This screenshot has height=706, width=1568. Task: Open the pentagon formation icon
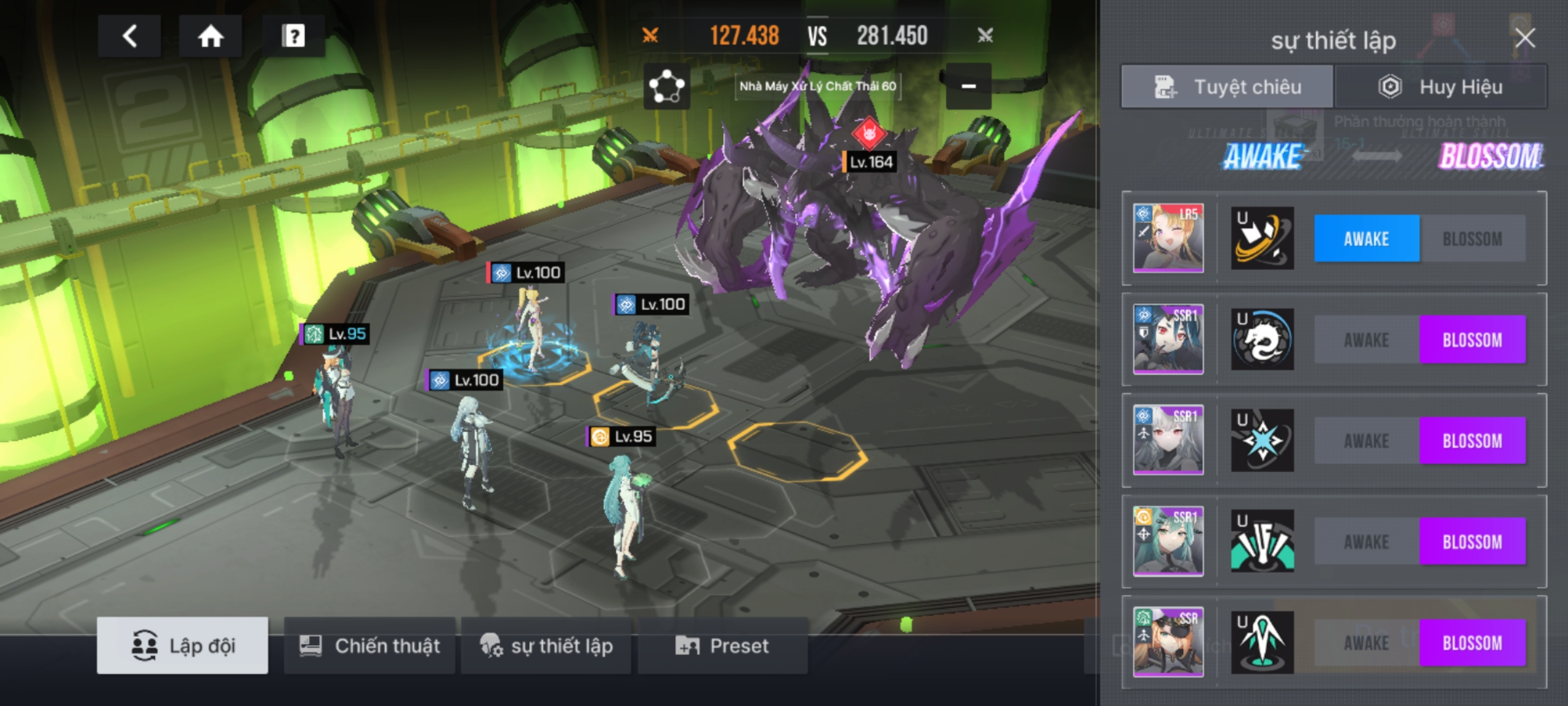pos(666,86)
